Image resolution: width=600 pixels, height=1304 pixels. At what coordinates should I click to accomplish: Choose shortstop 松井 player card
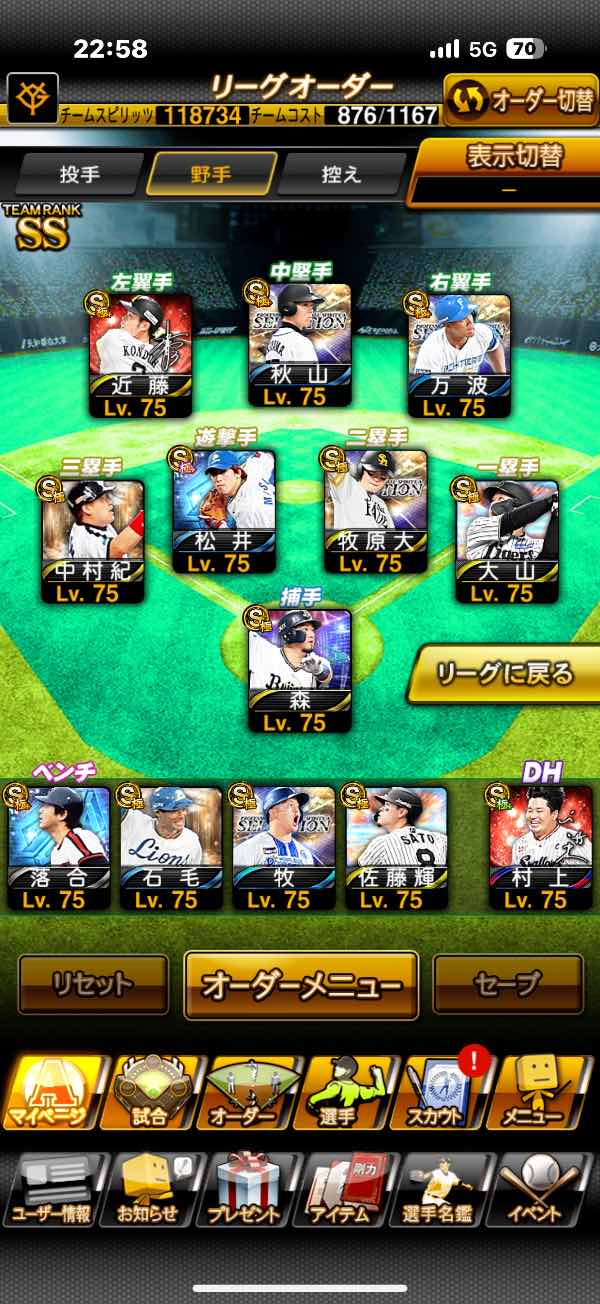[224, 511]
